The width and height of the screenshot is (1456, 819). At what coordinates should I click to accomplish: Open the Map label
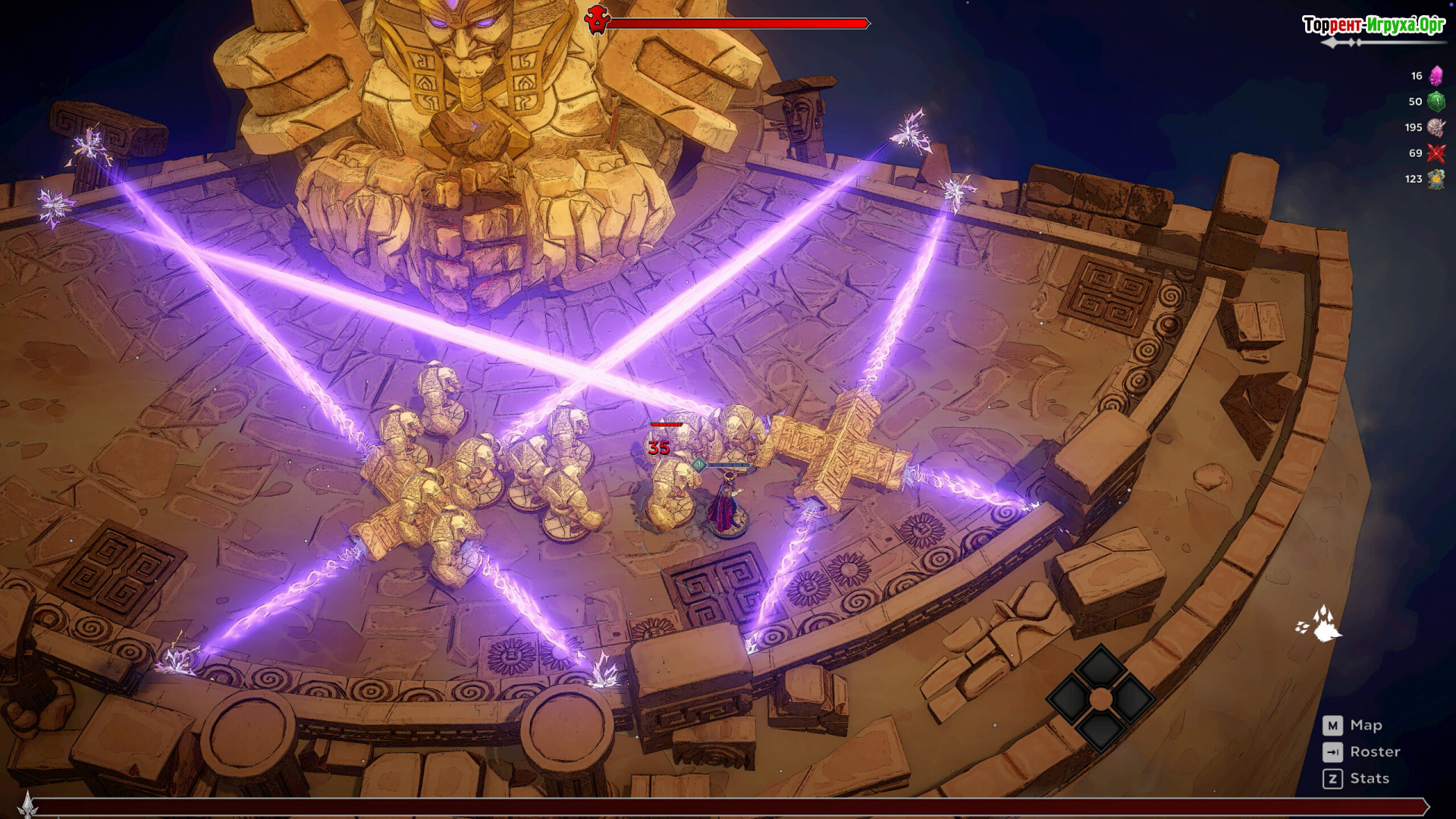1365,726
